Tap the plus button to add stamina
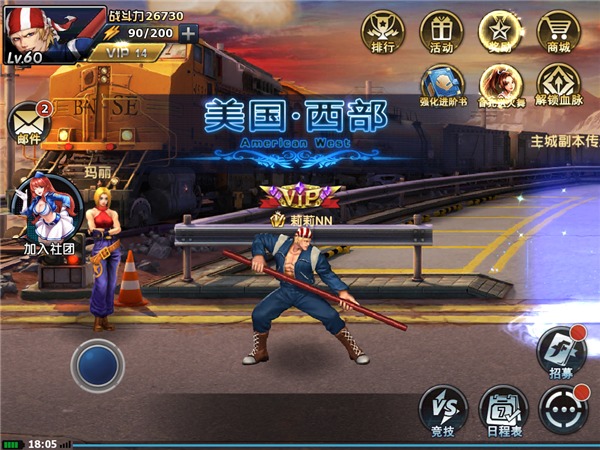 point(189,32)
